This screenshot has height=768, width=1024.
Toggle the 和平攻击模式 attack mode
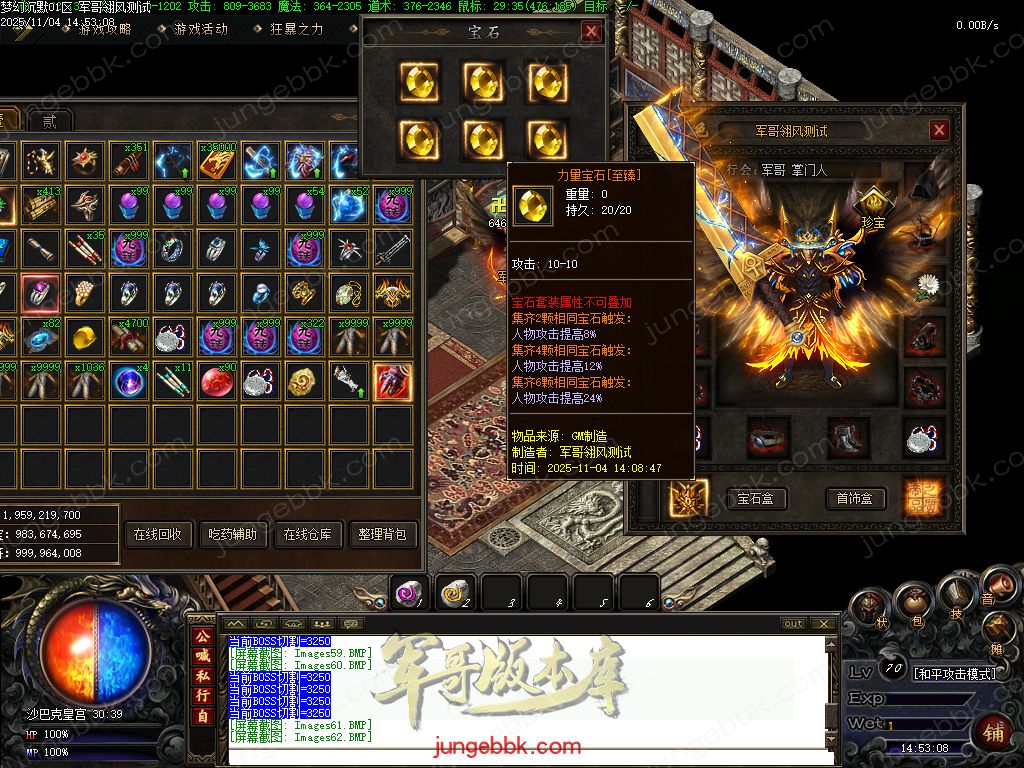pos(954,673)
